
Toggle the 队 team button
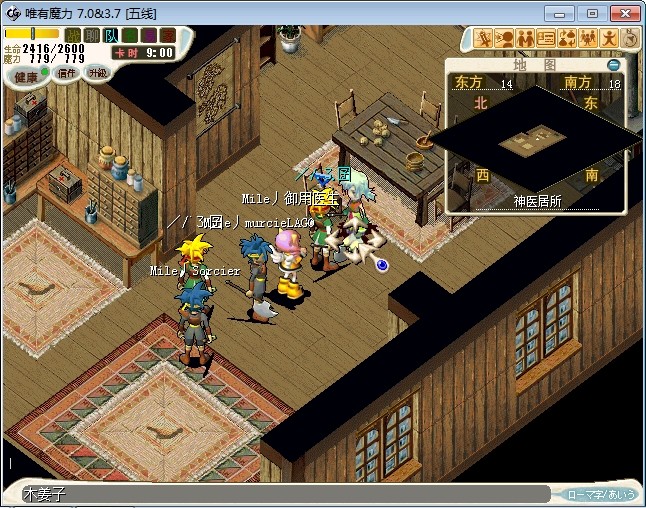pyautogui.click(x=111, y=36)
